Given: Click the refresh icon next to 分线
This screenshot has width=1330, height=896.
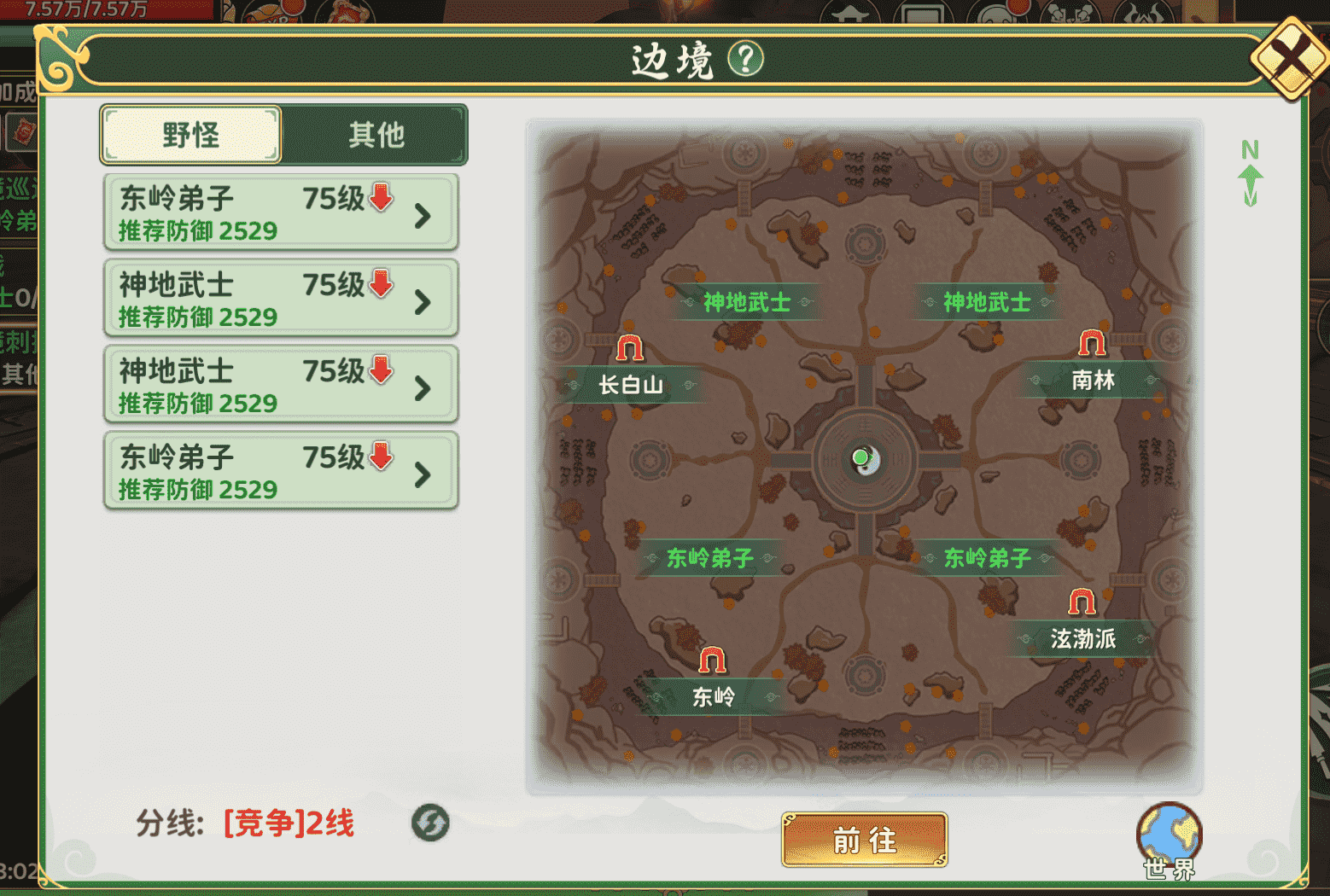Looking at the screenshot, I should 432,823.
